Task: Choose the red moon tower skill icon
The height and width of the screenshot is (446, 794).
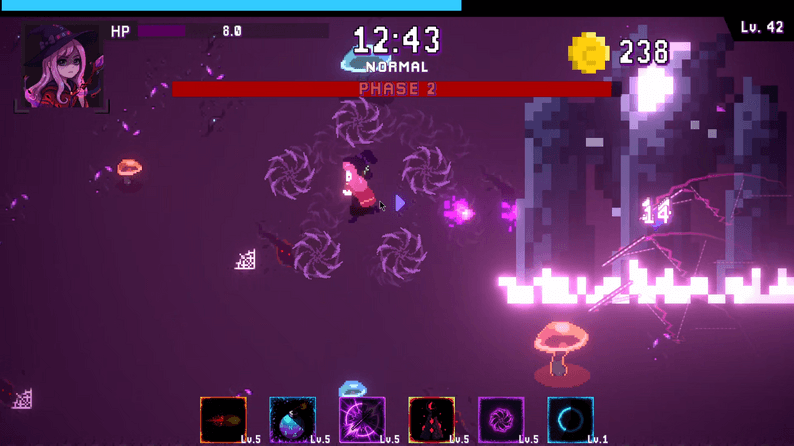Action: (x=431, y=419)
